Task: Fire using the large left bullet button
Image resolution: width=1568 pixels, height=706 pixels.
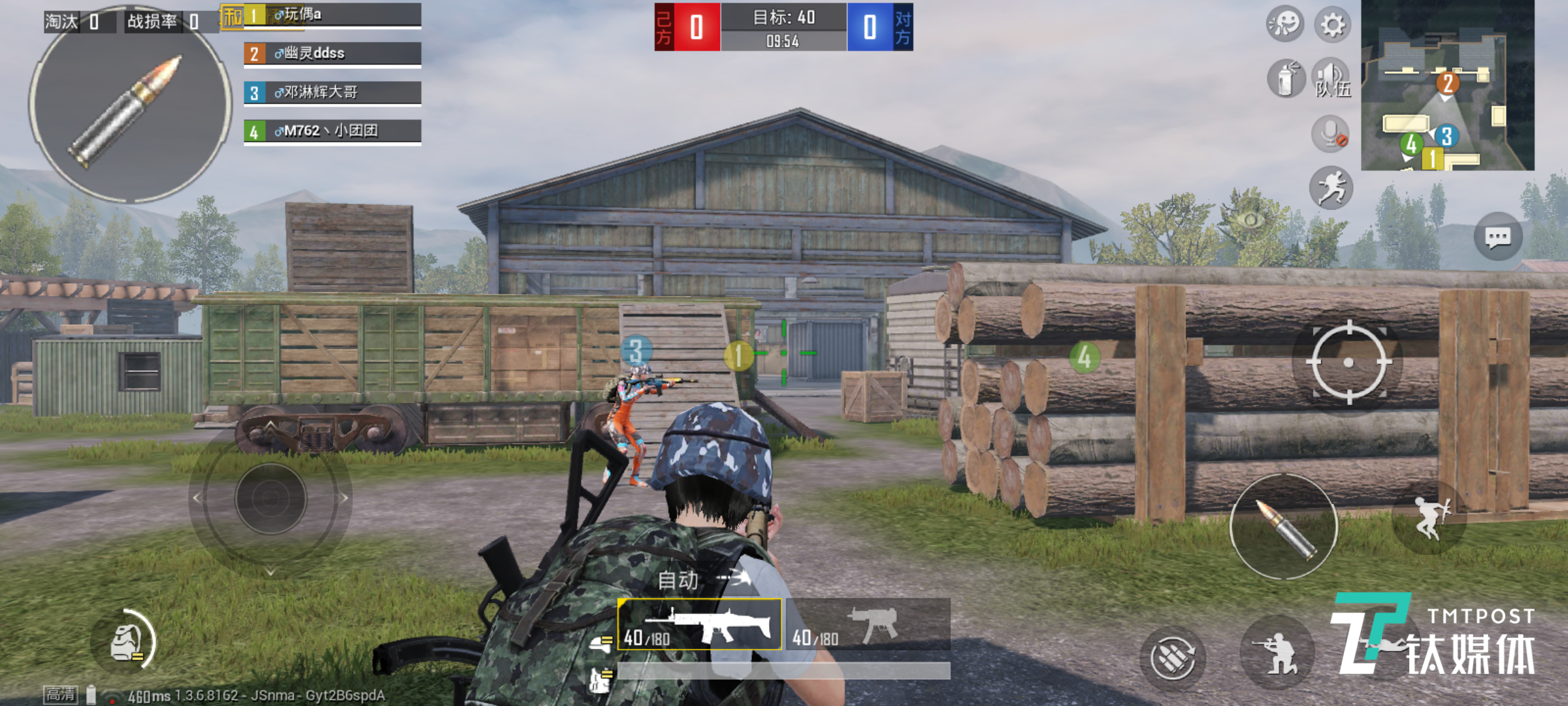Action: point(129,105)
